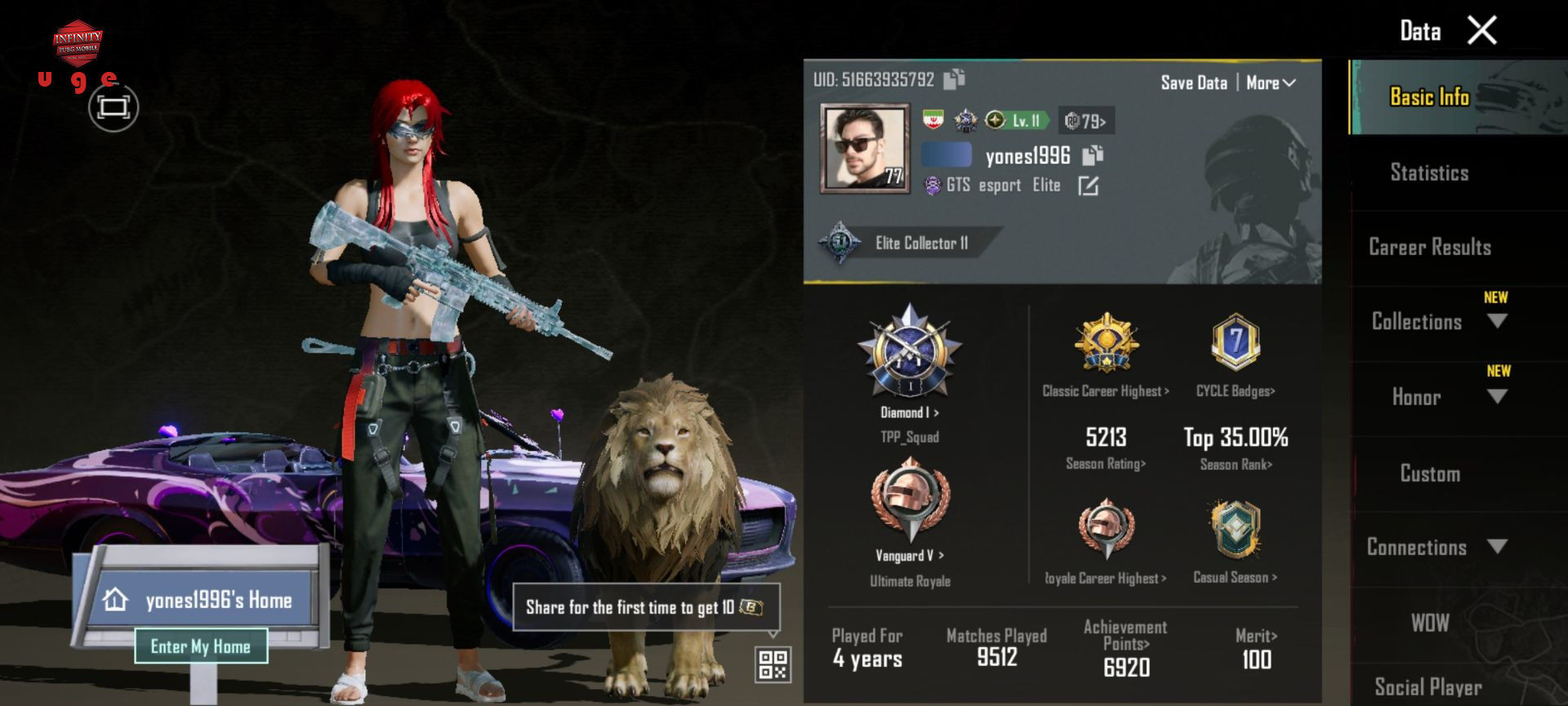Select the Basic Info tab

point(1429,97)
